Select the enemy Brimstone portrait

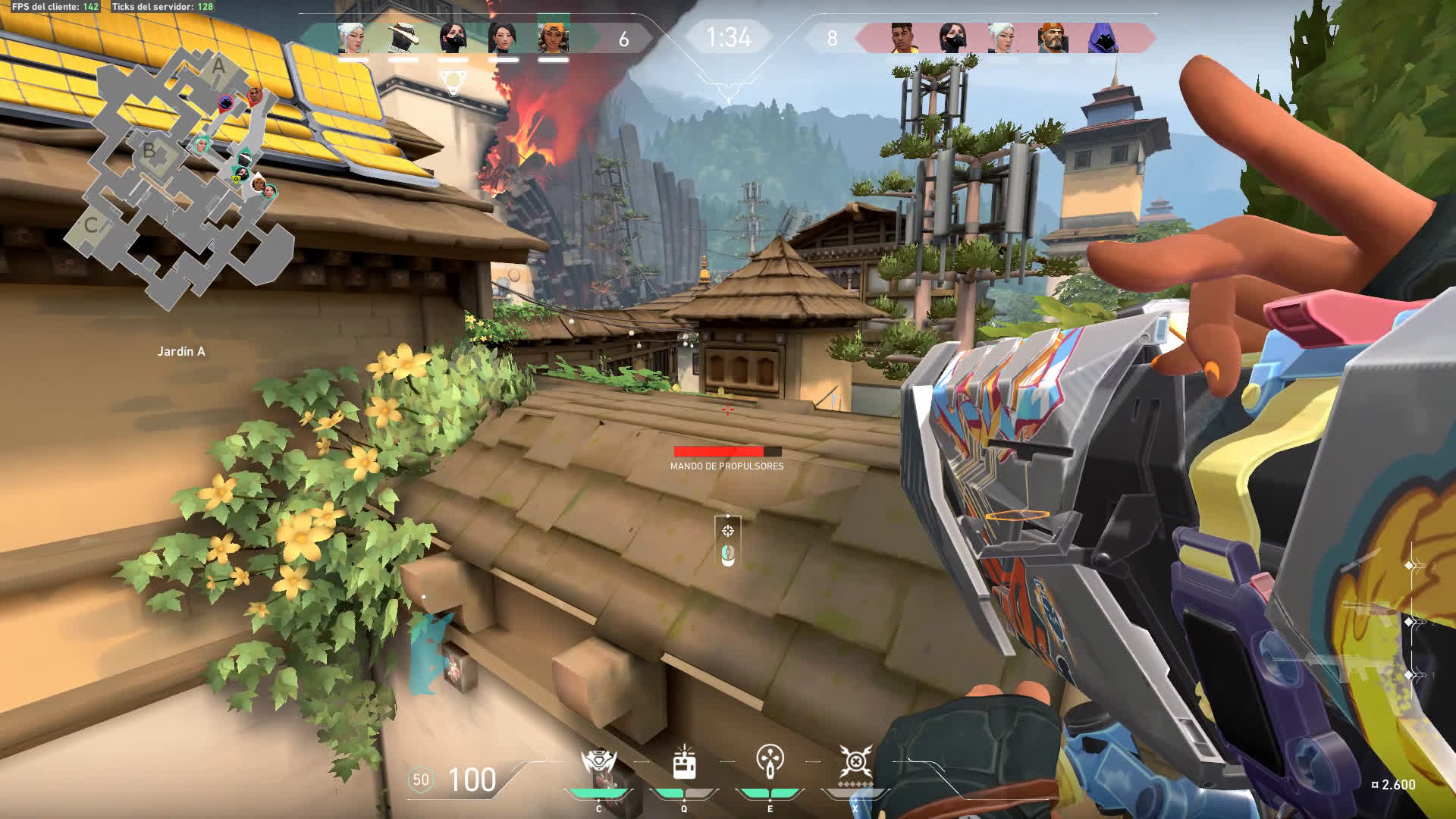1052,37
